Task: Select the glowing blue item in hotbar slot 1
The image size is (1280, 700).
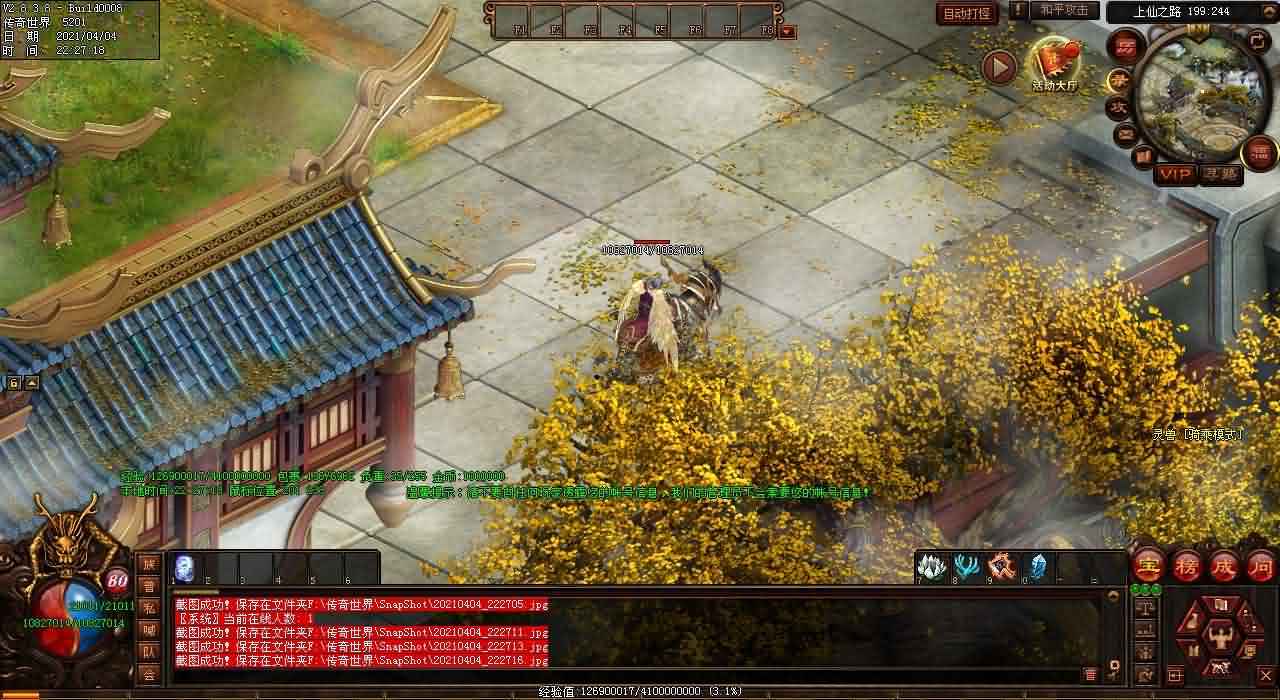Action: coord(185,567)
